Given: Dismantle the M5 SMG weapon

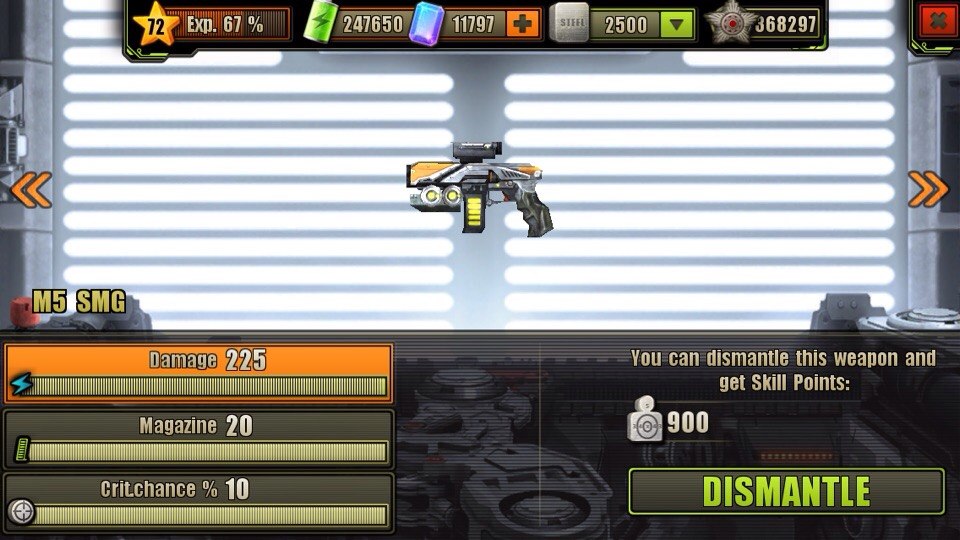Looking at the screenshot, I should coord(786,491).
